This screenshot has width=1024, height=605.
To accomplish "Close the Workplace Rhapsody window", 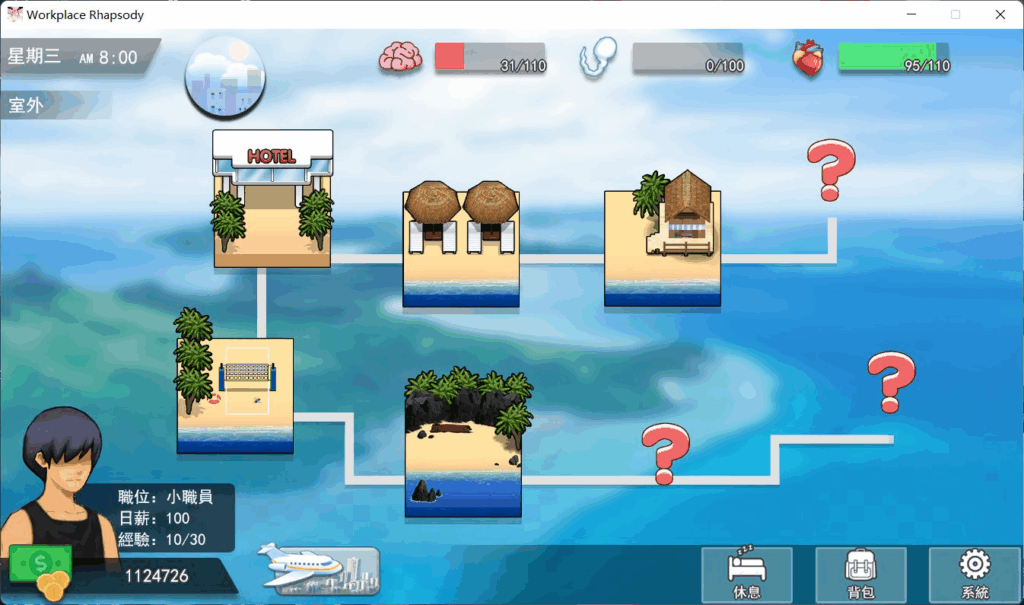I will [x=1000, y=14].
